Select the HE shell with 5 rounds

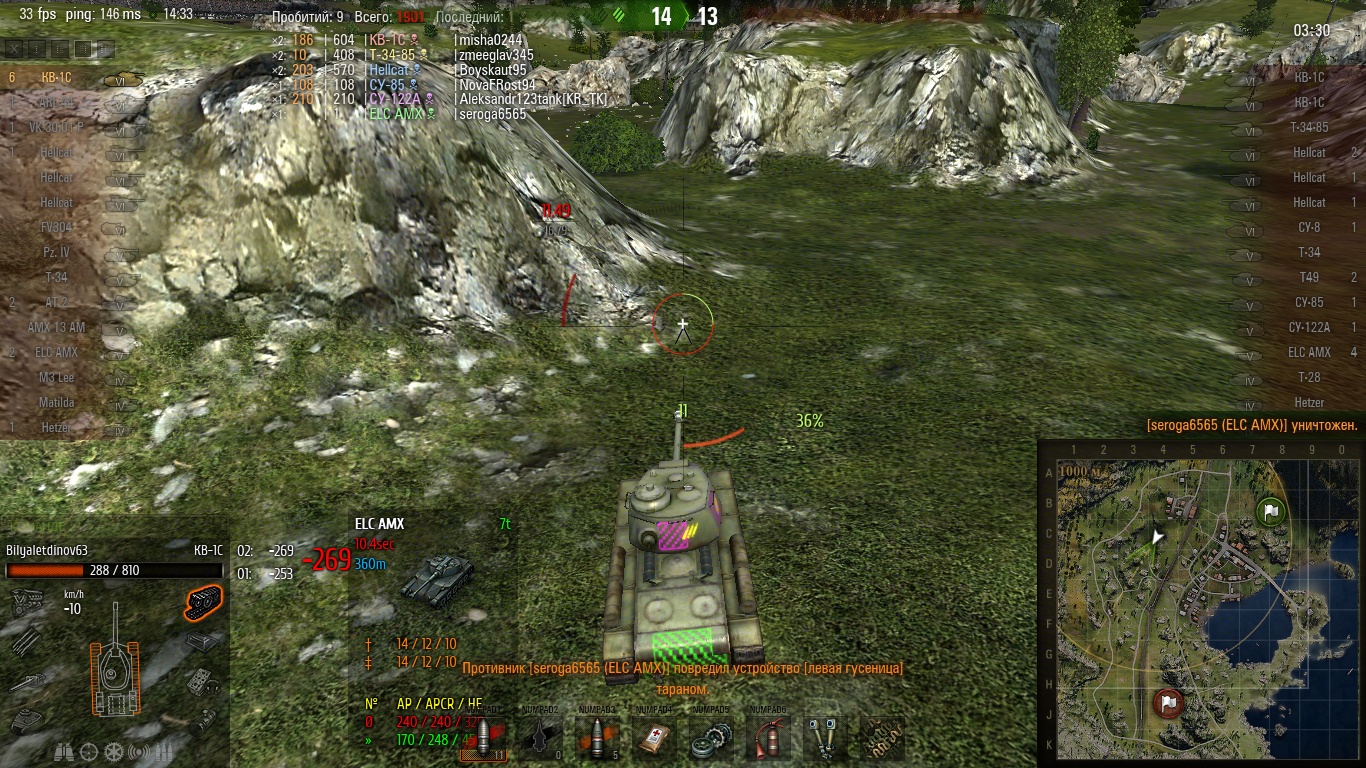click(x=599, y=738)
